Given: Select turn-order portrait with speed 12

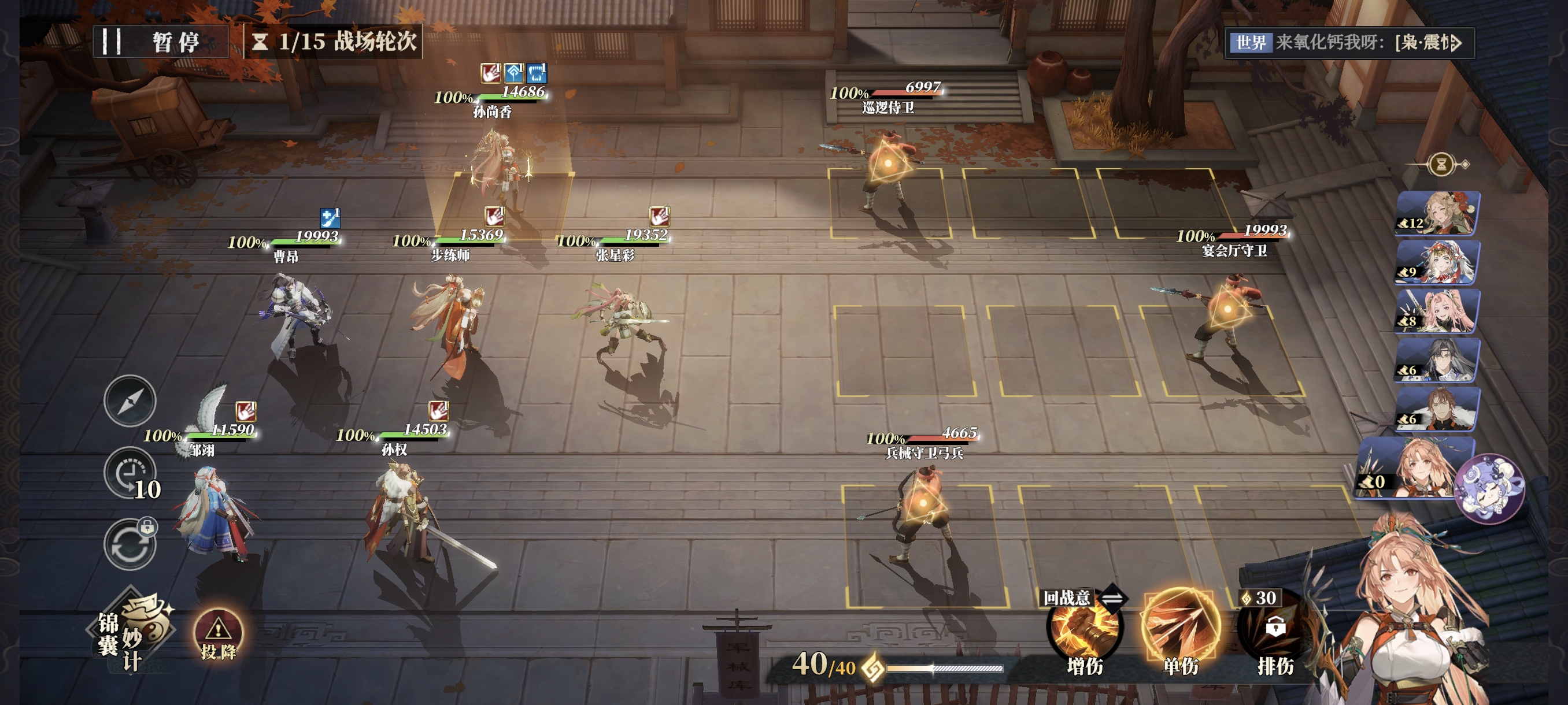Looking at the screenshot, I should (1437, 213).
